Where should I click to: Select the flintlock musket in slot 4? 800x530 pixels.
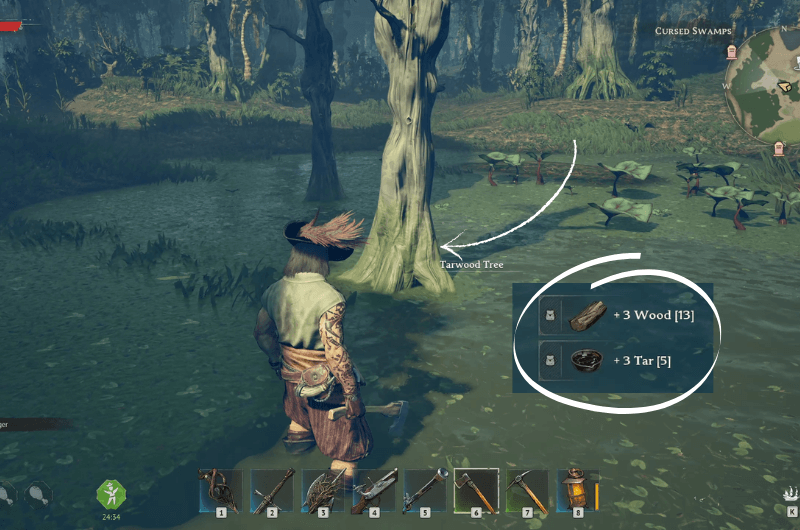point(373,491)
